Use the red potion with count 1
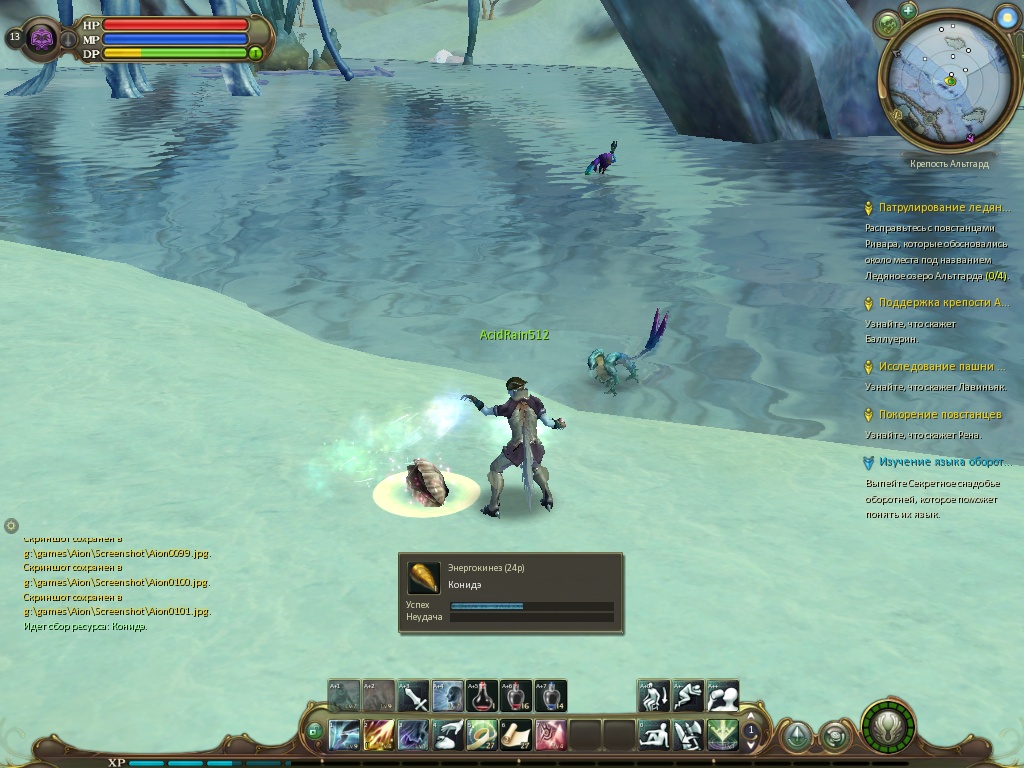Image resolution: width=1024 pixels, height=768 pixels. coord(482,696)
